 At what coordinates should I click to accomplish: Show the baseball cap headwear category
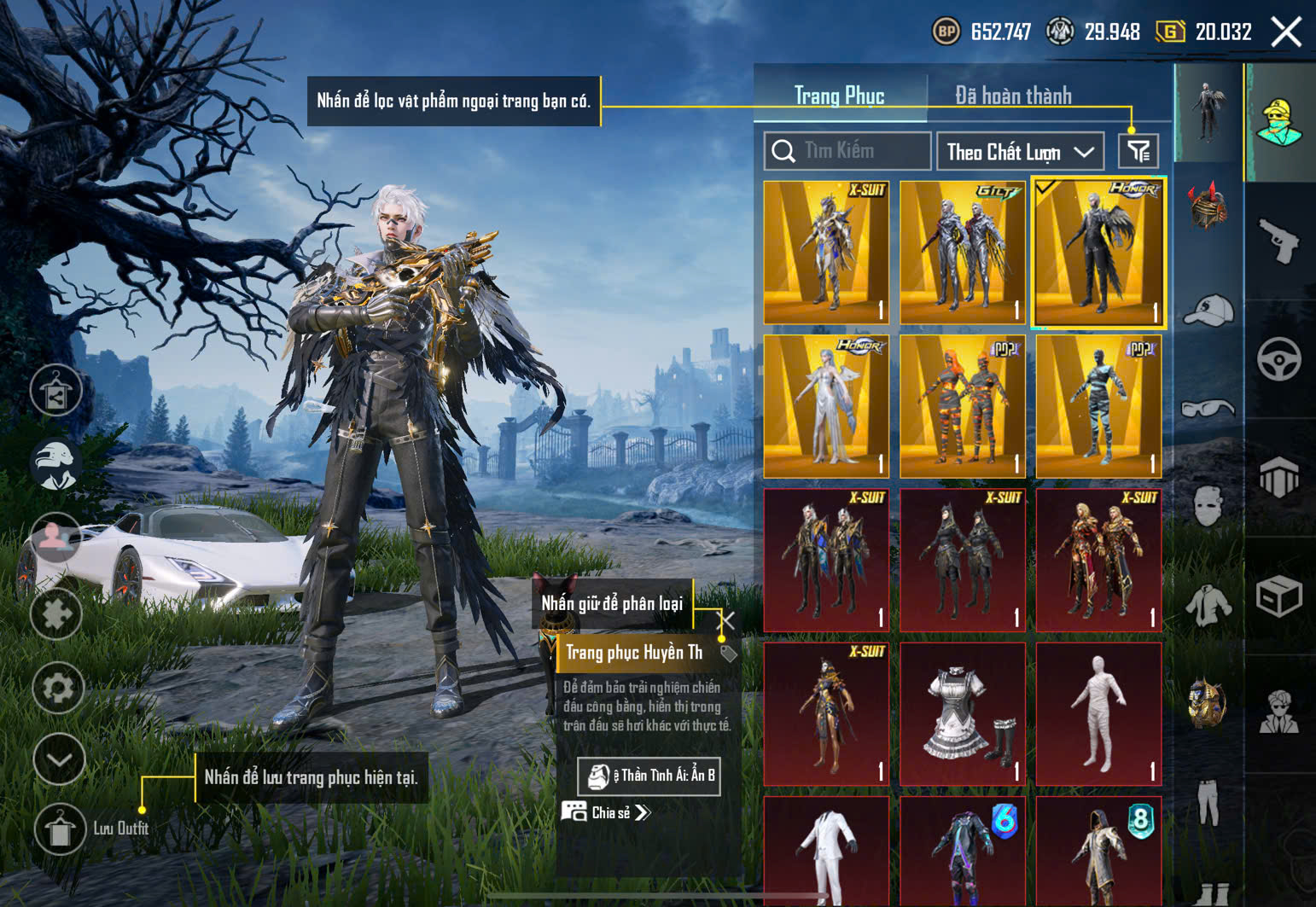pos(1208,309)
